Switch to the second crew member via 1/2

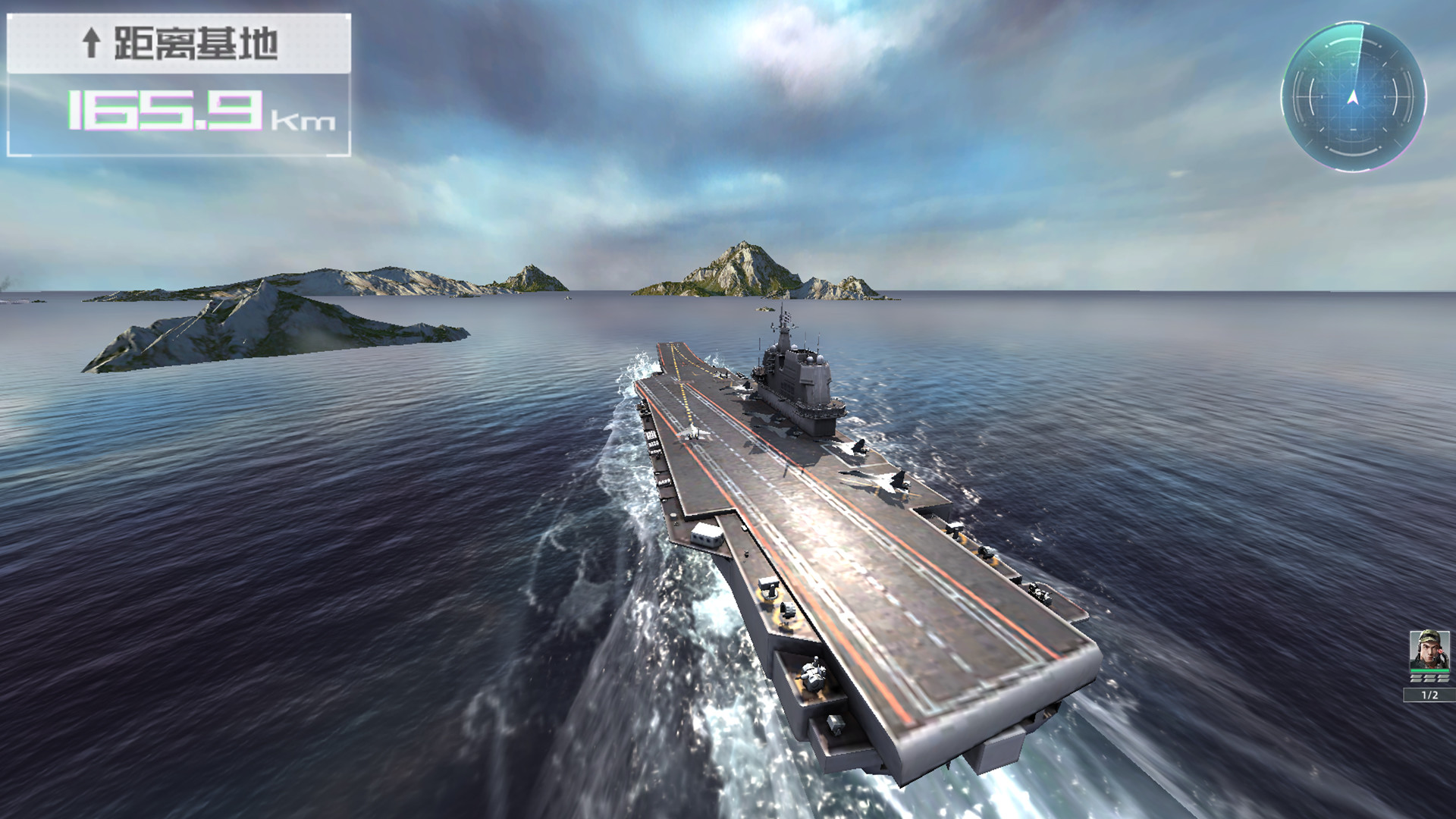(1429, 694)
